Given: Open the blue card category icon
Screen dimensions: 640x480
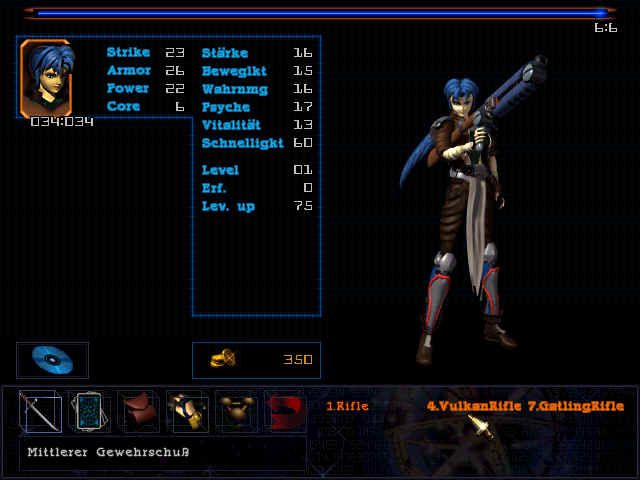Looking at the screenshot, I should (89, 410).
